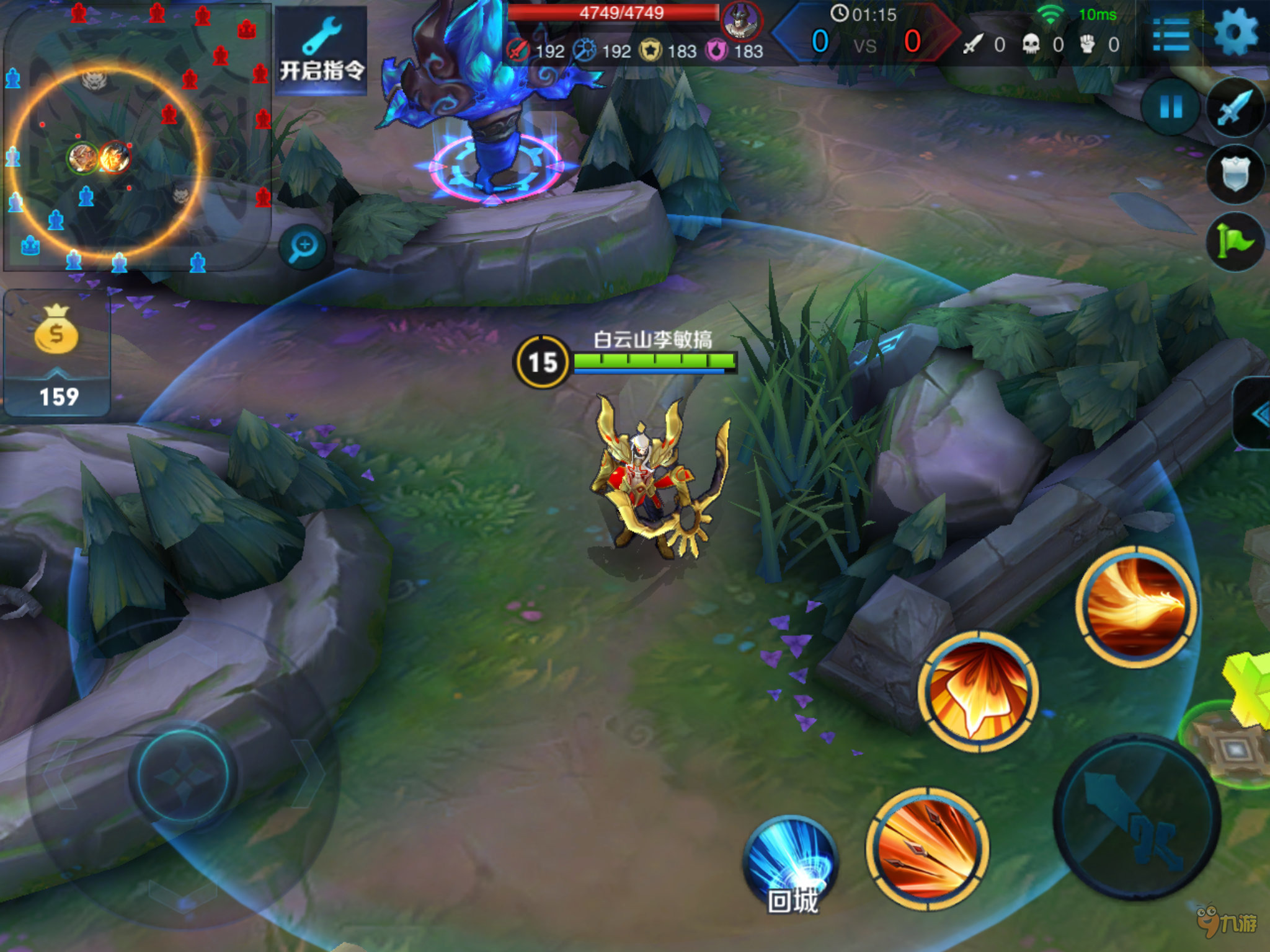Send the sword attack signal
1270x952 pixels.
[x=1236, y=108]
